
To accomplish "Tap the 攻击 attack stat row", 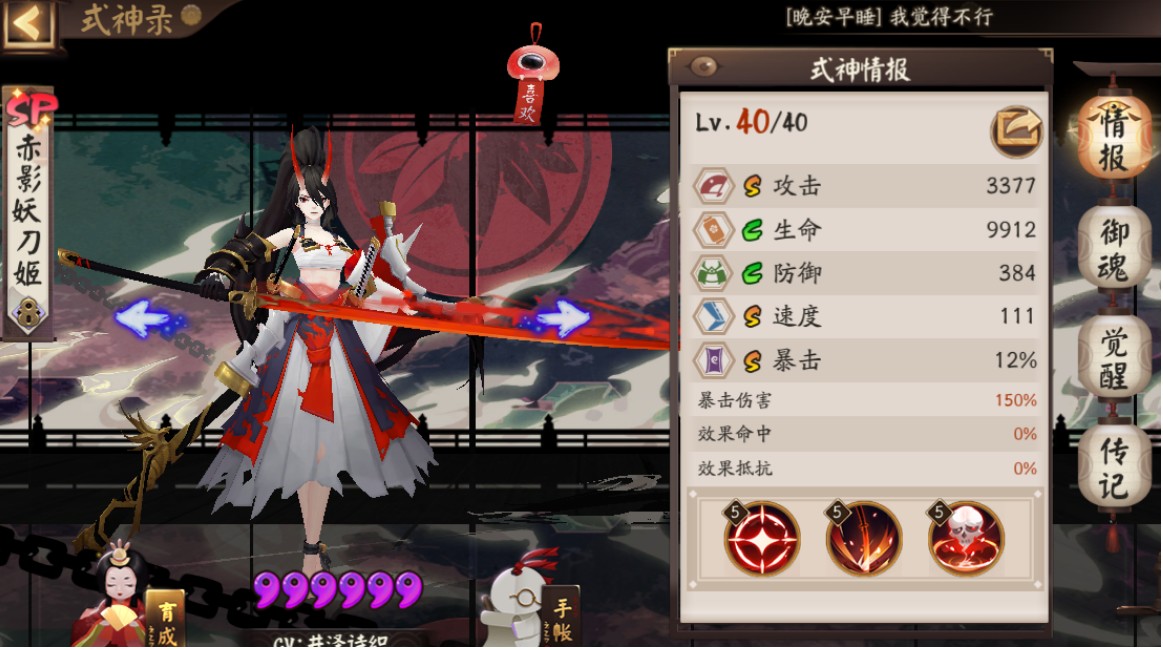I will [864, 186].
